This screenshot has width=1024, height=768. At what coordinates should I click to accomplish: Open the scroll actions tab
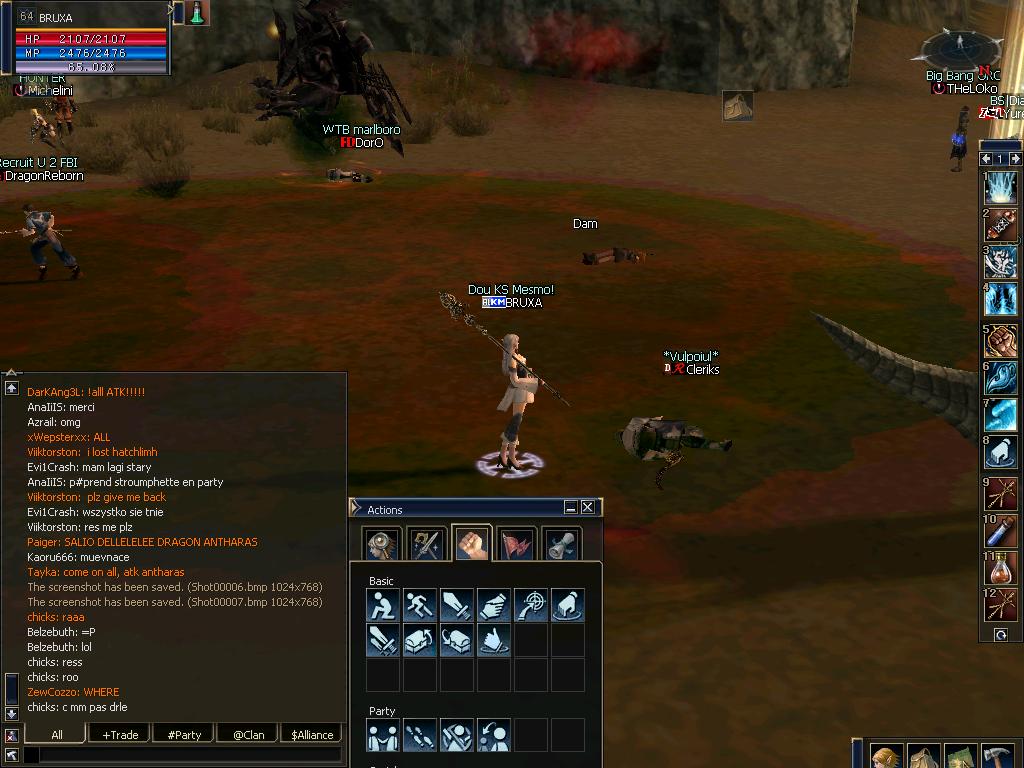(x=561, y=545)
